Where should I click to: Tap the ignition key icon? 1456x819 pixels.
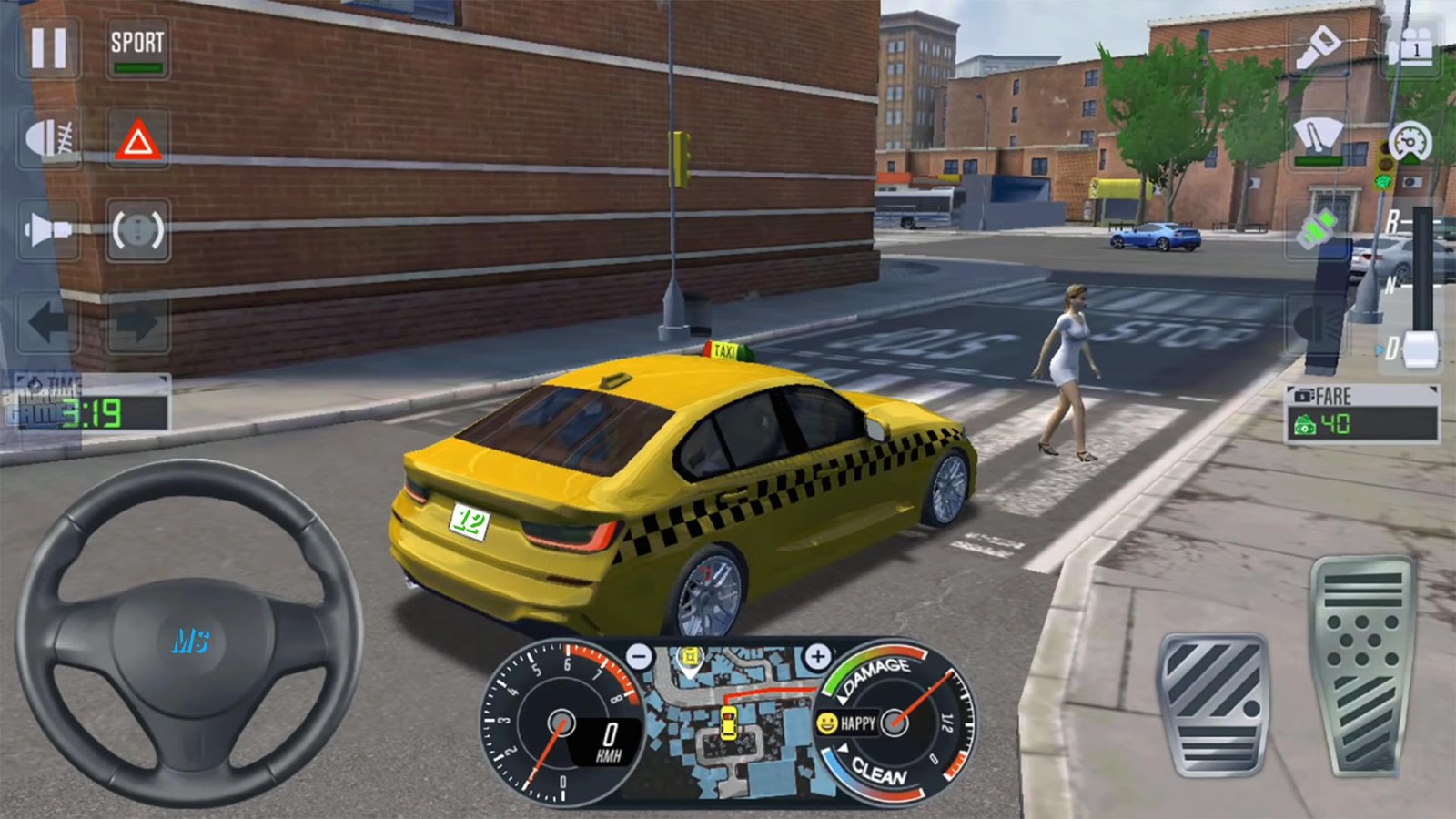pyautogui.click(x=1319, y=45)
